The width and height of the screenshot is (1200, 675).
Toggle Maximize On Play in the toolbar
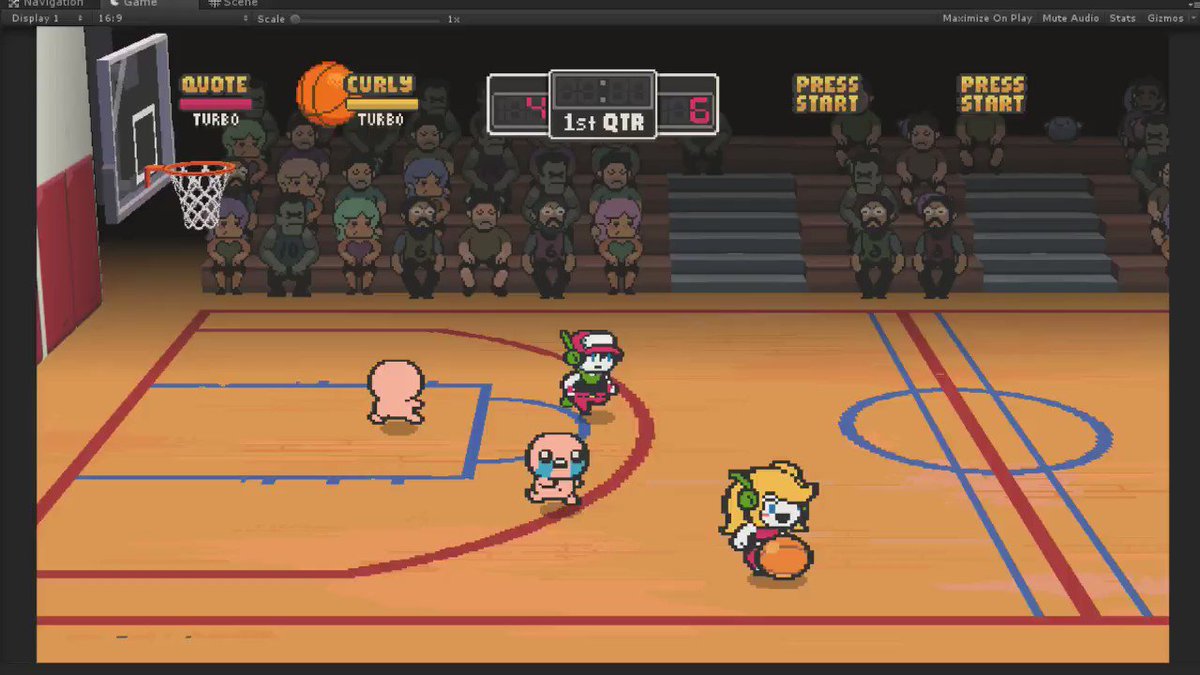point(986,18)
